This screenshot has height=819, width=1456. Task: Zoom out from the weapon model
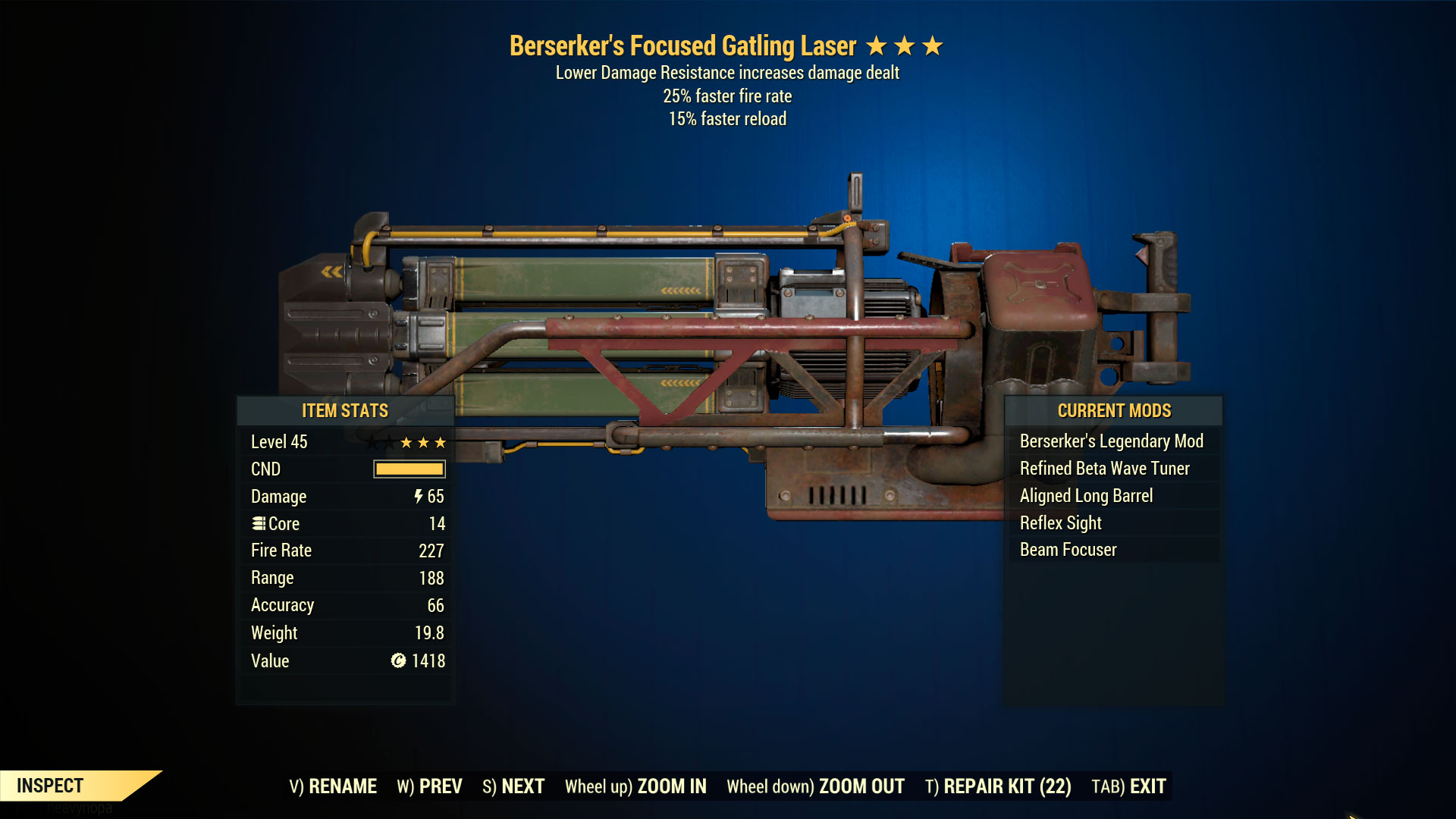(x=815, y=786)
